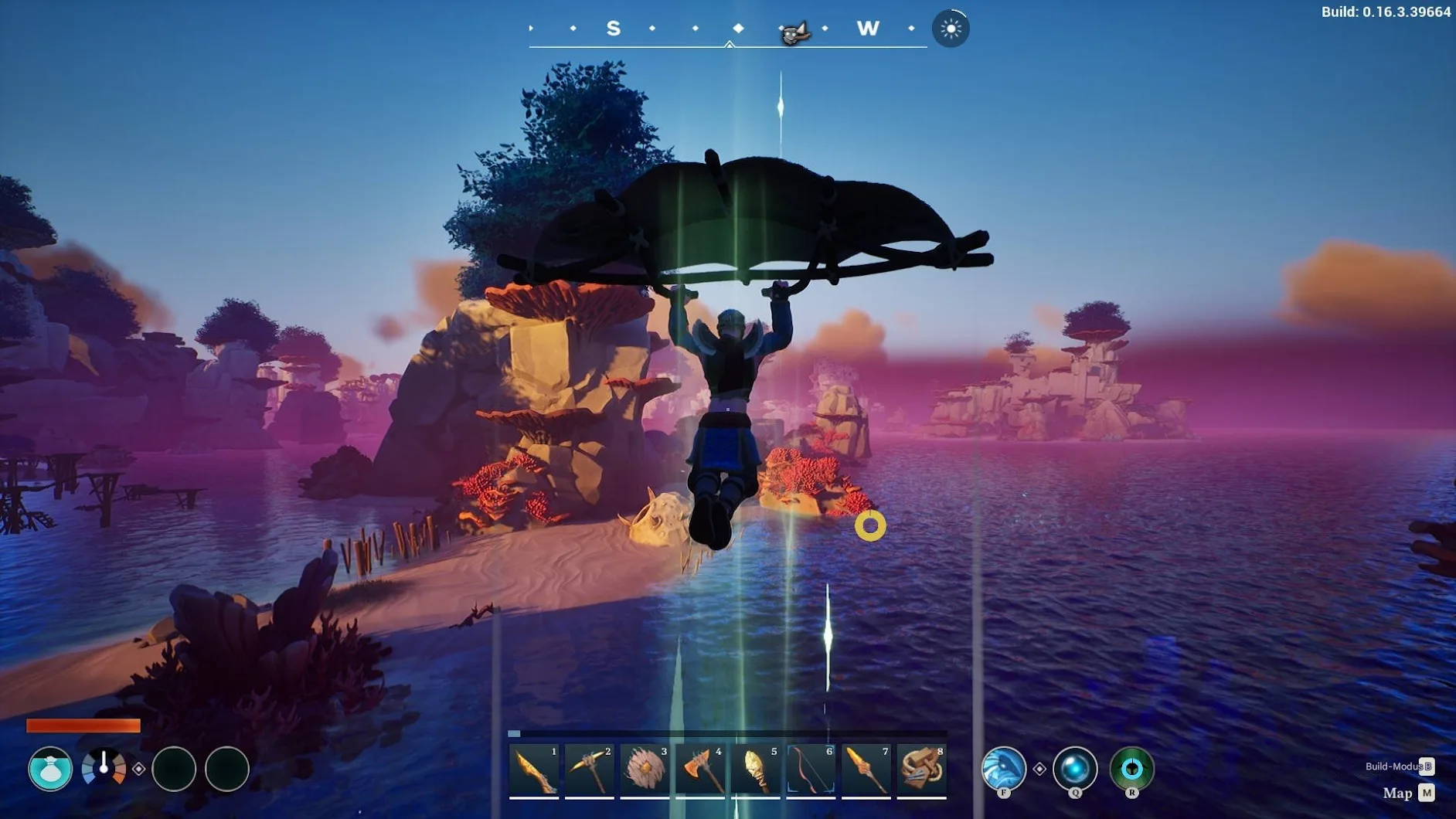The image size is (1456, 819).
Task: Open the Map label
Action: tap(1397, 794)
